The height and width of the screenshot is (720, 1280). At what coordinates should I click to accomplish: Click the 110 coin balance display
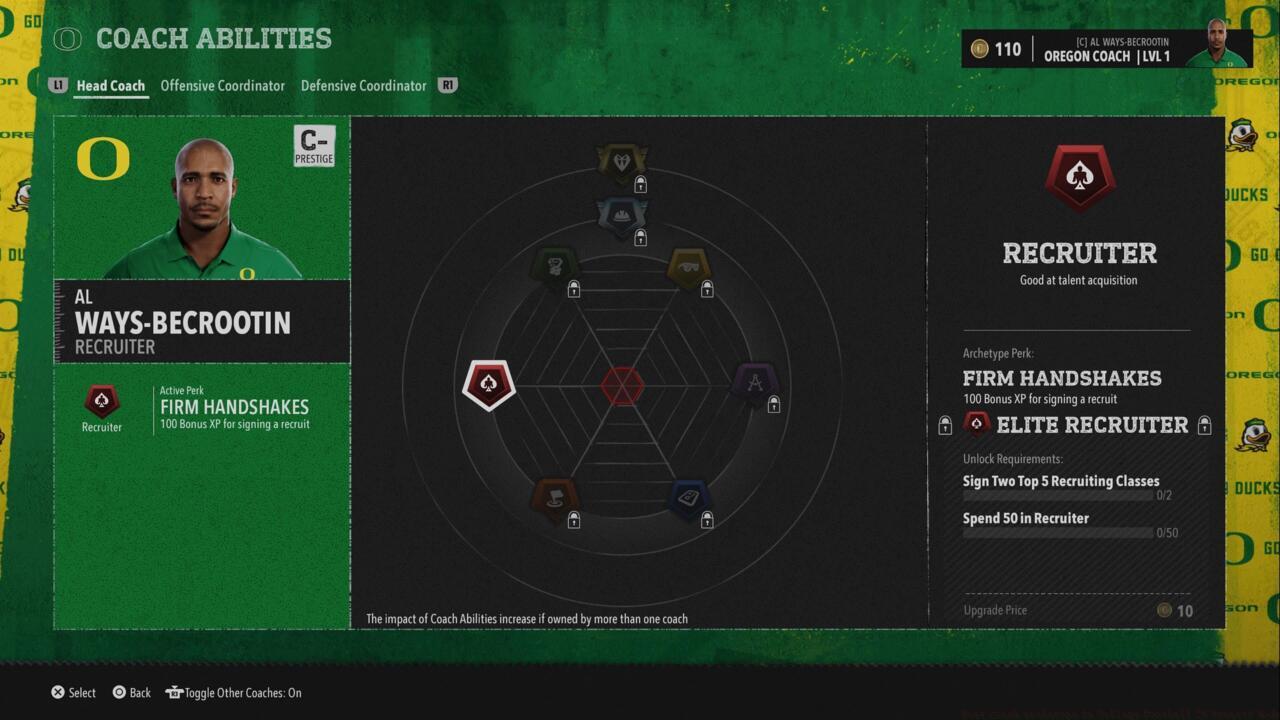pyautogui.click(x=997, y=48)
